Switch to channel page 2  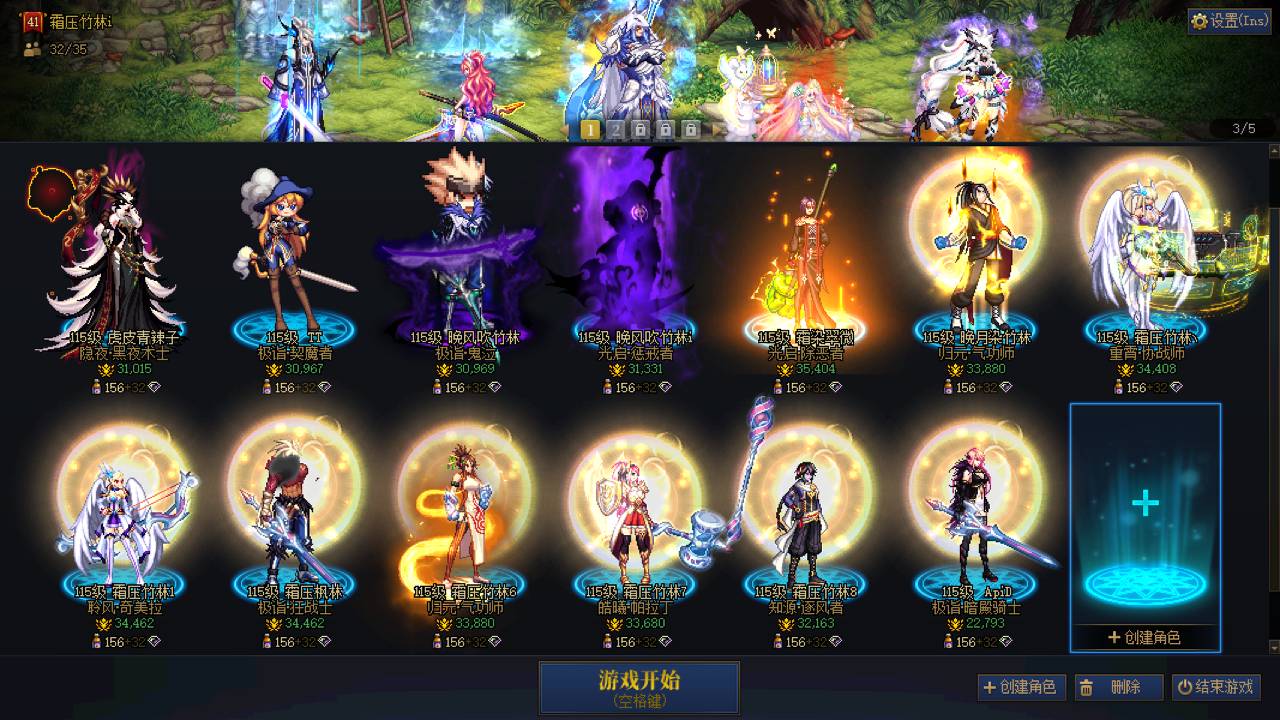(x=616, y=129)
